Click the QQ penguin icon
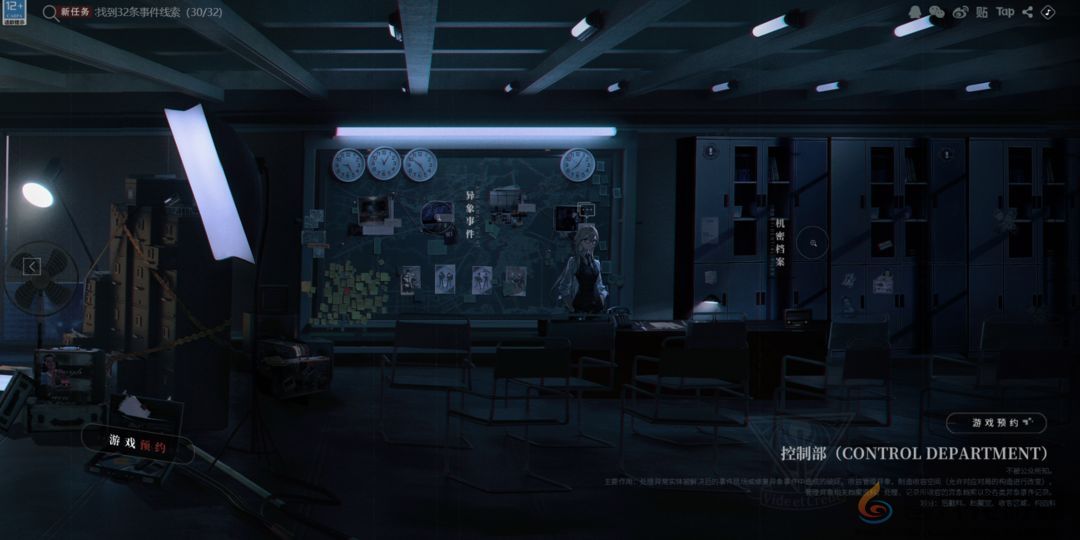1080x540 pixels. (x=915, y=12)
